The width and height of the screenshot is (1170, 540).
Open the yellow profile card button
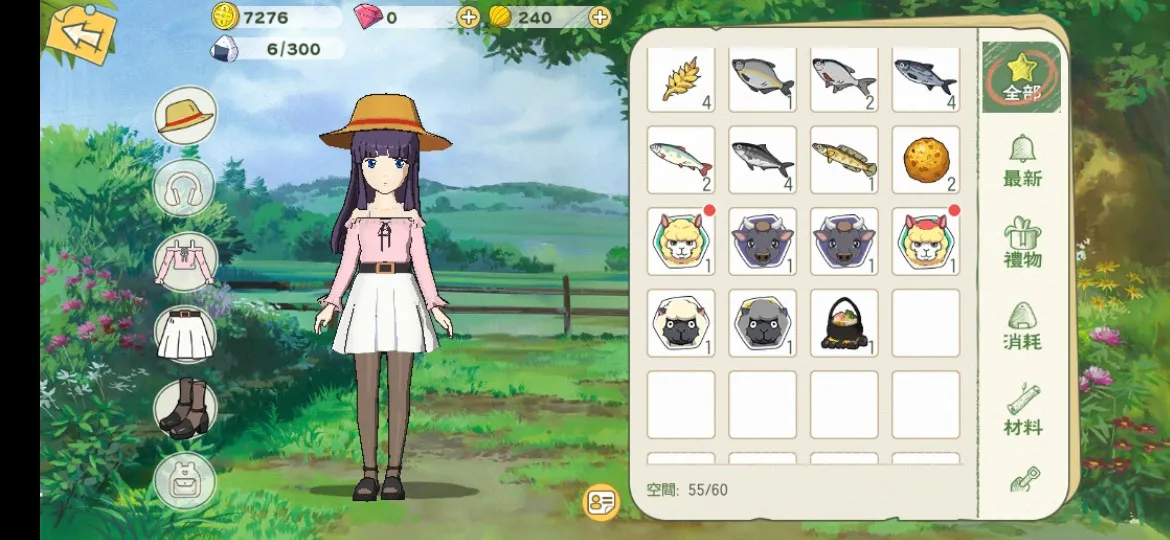(x=600, y=502)
